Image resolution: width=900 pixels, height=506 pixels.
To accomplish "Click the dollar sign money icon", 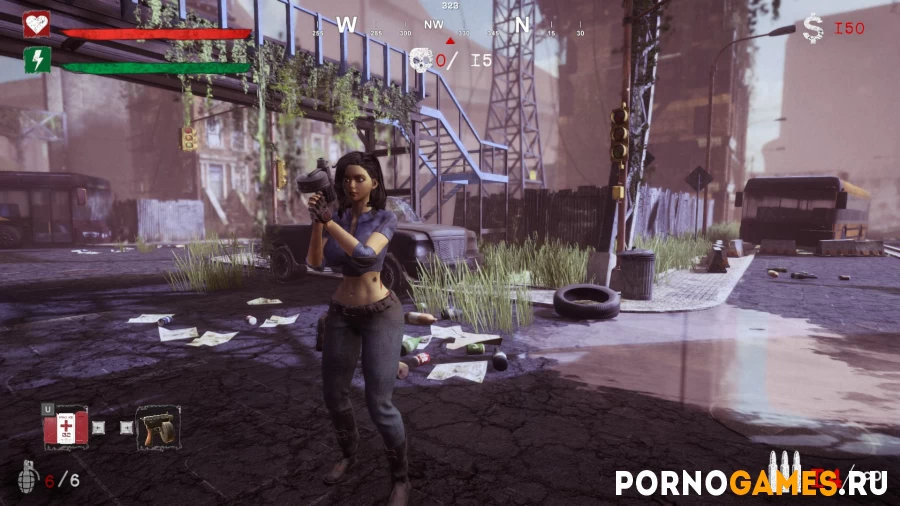I will coord(813,29).
